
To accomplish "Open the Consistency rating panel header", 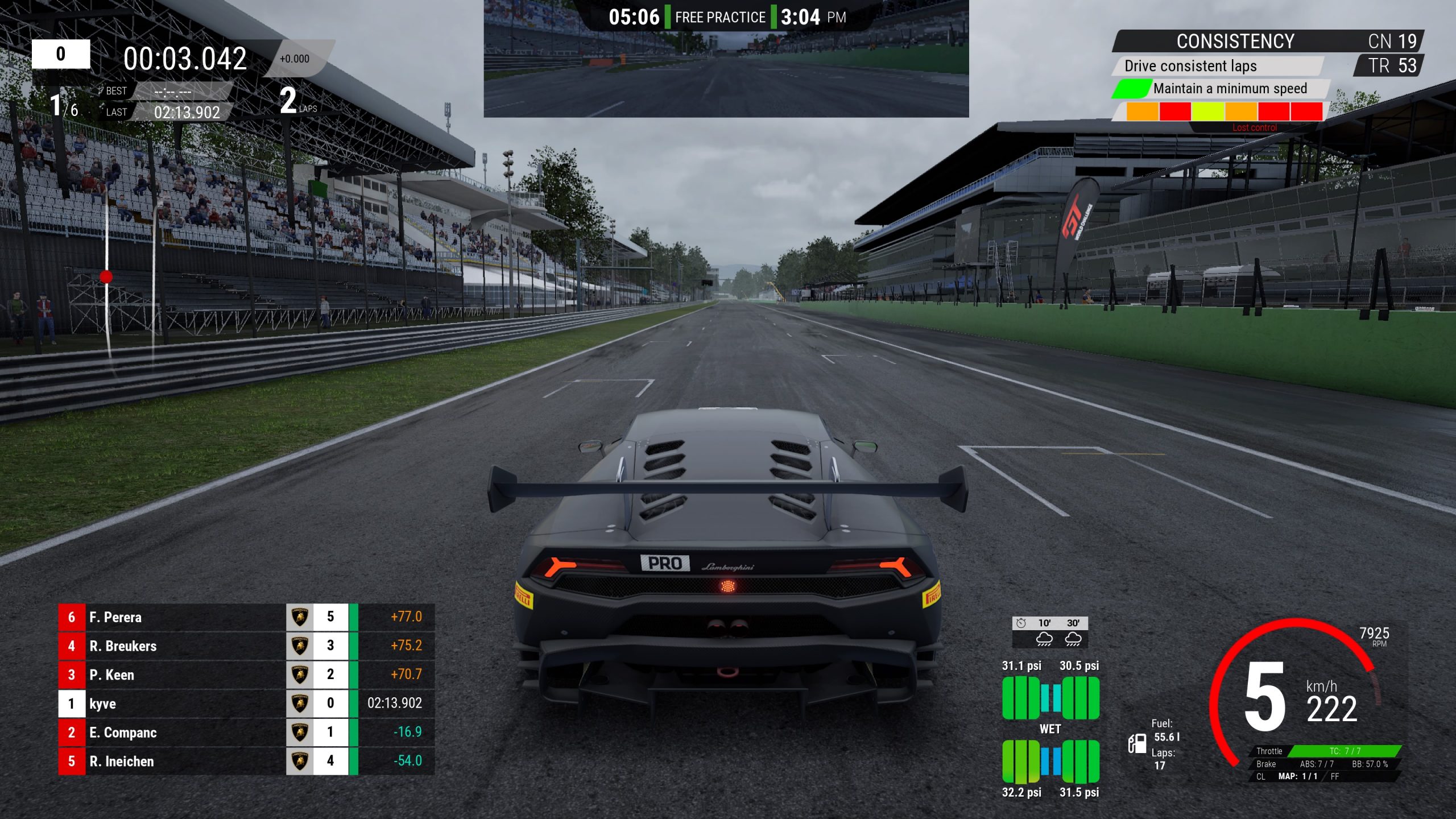I will point(1235,42).
